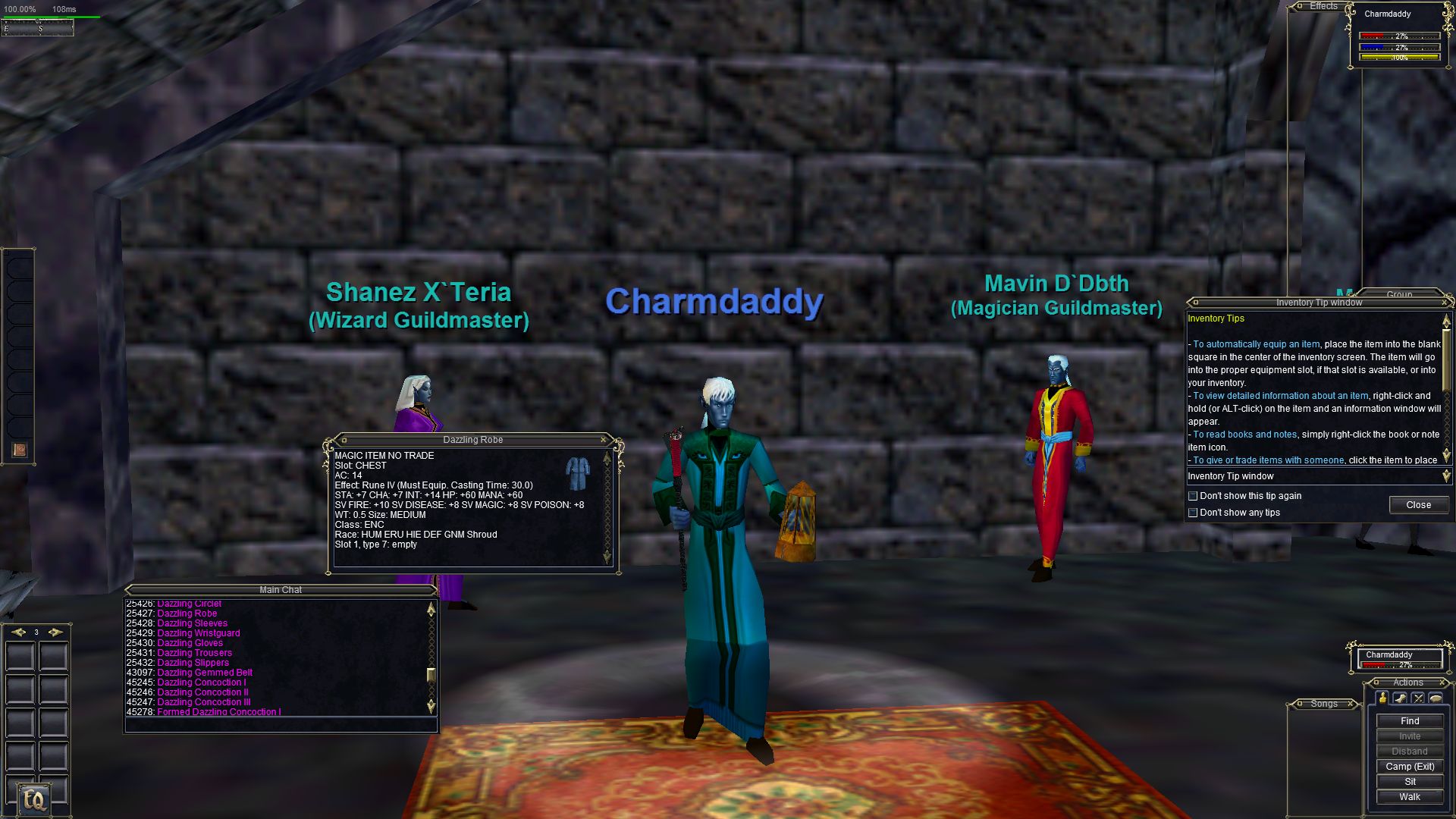Screen dimensions: 1456x819
Task: Close the Inventory Tip window with Close button
Action: coord(1418,505)
